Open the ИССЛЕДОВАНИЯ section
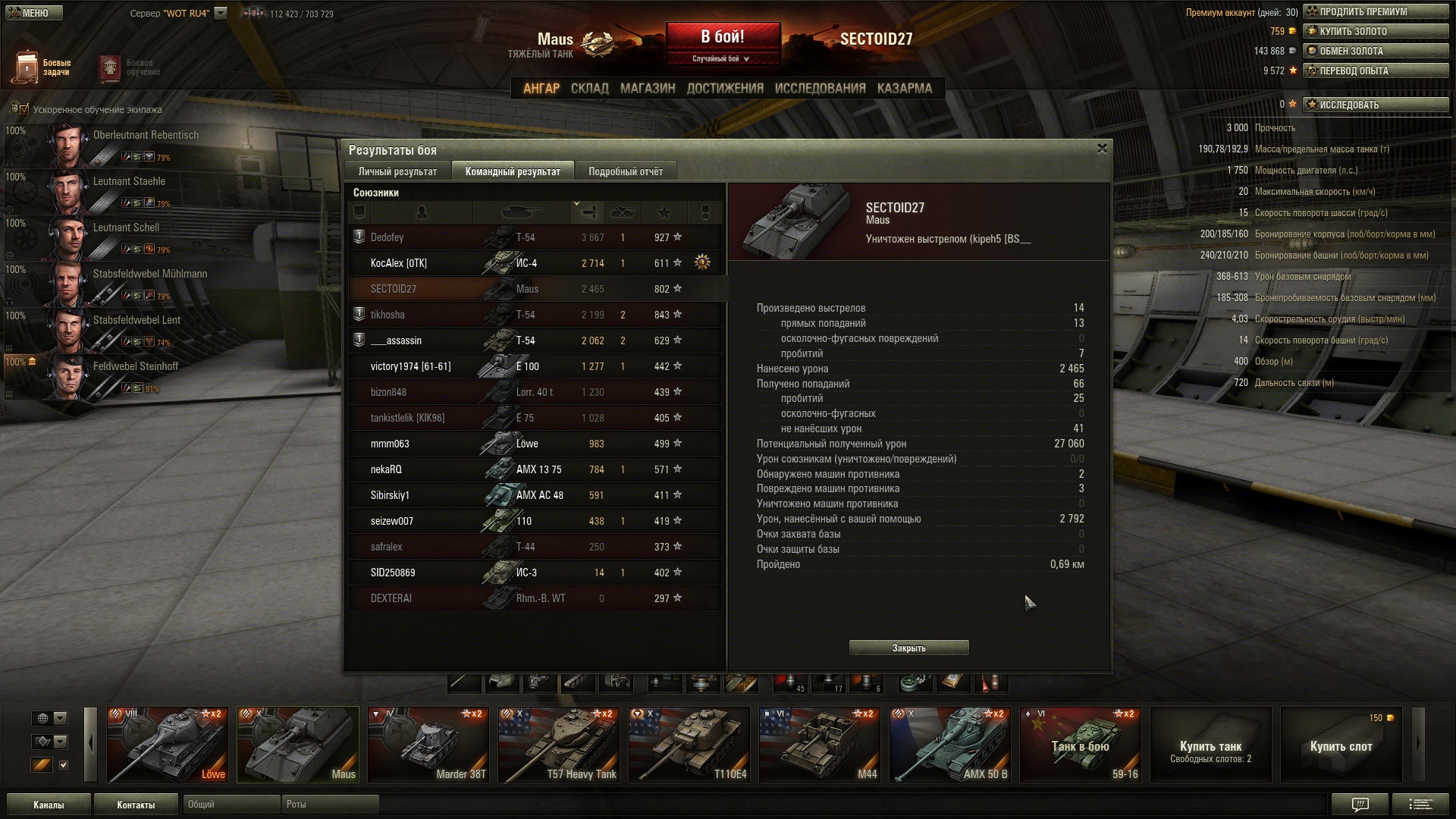This screenshot has width=1456, height=819. 820,88
